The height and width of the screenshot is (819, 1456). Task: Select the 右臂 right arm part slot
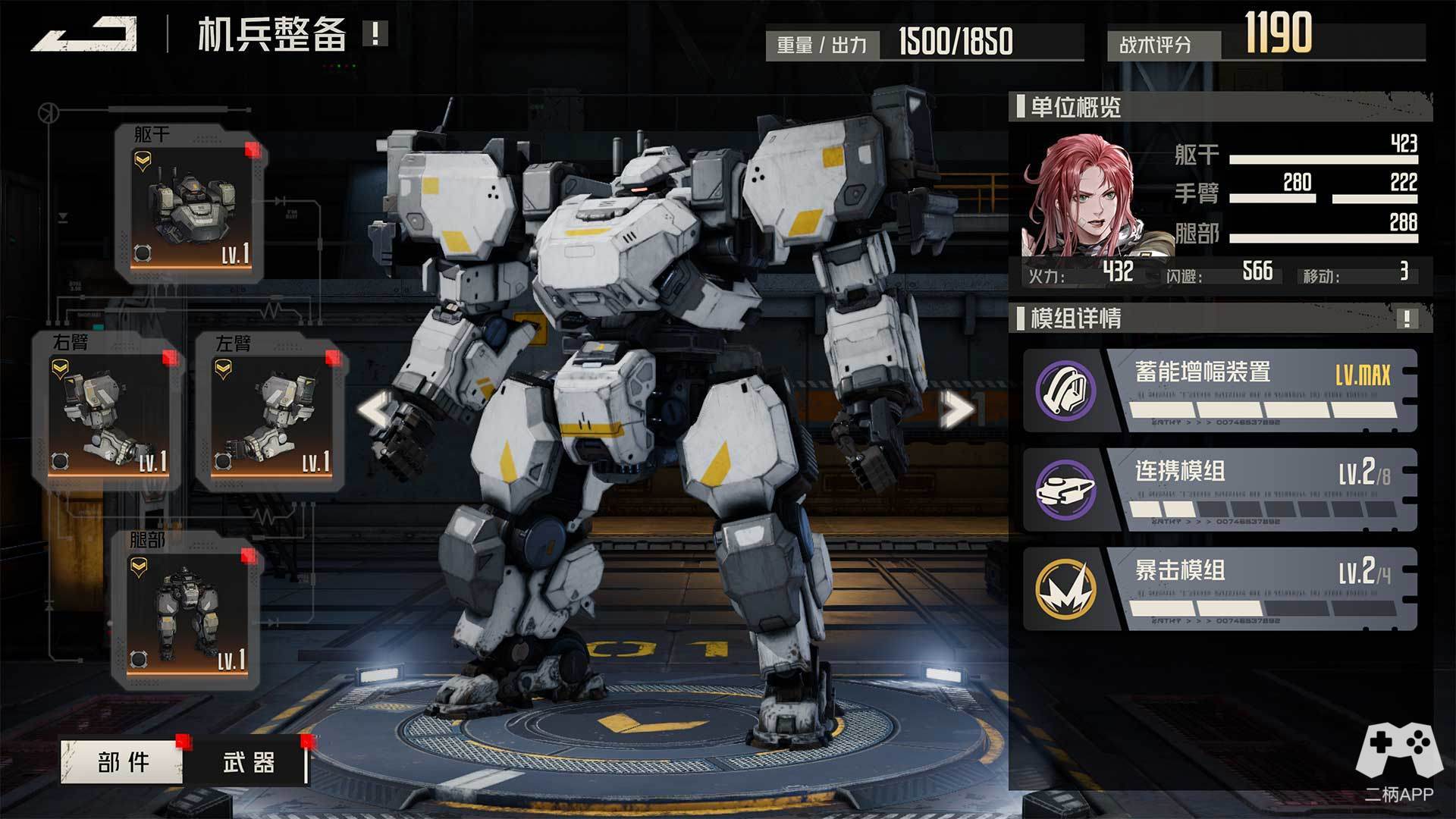tap(108, 410)
